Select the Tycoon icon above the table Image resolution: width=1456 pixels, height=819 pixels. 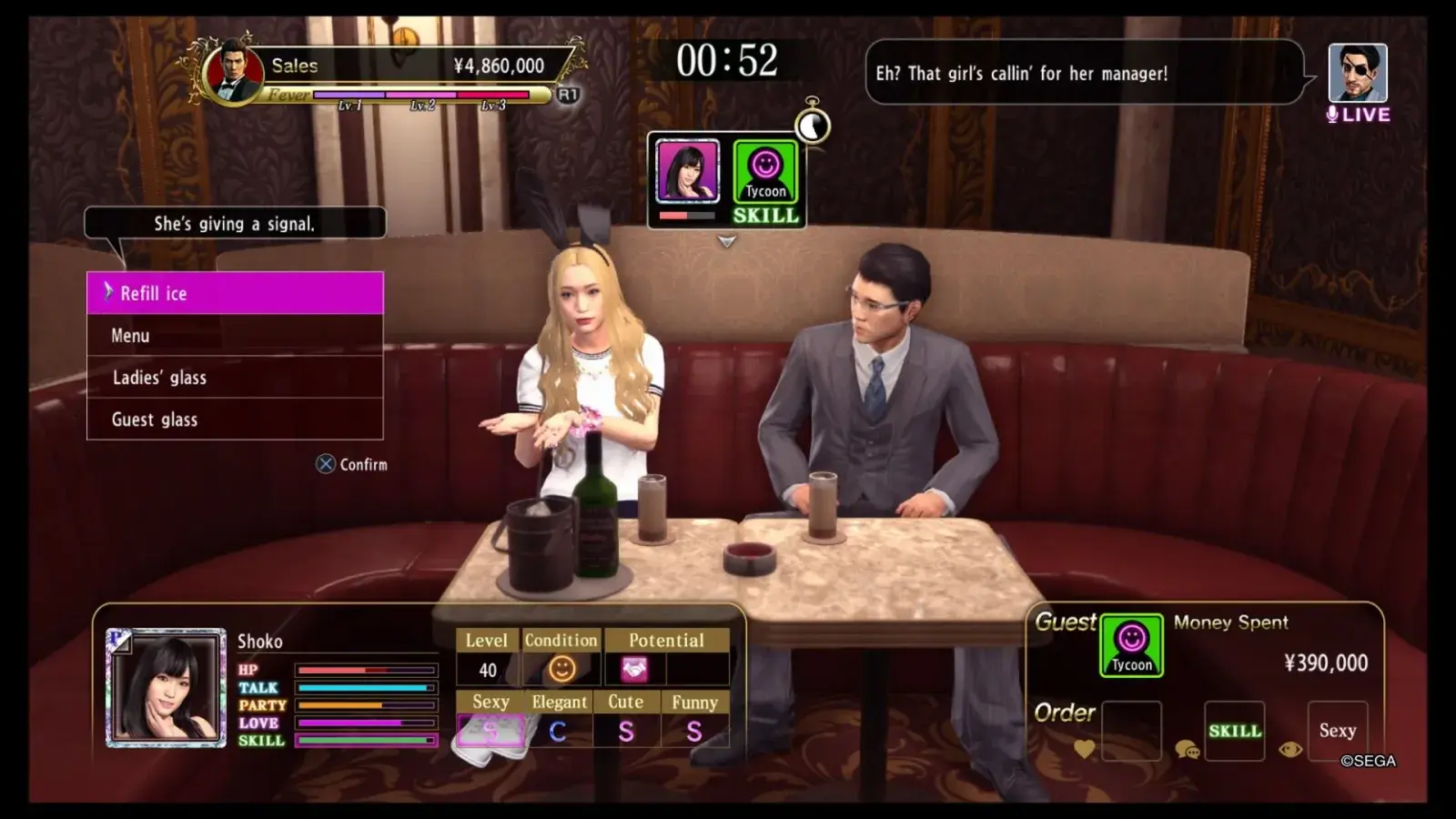coord(765,171)
